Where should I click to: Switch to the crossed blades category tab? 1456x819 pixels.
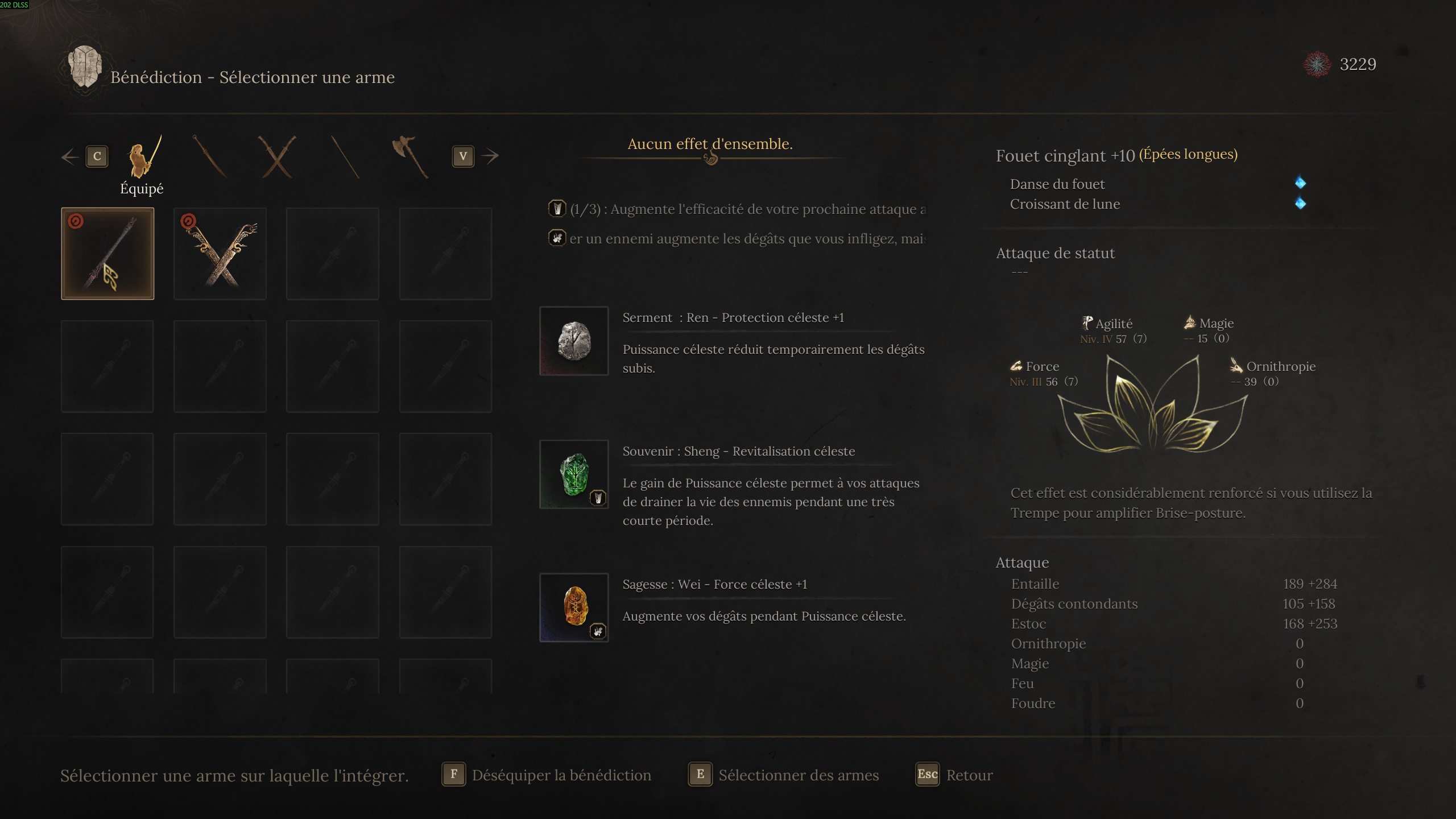click(277, 157)
